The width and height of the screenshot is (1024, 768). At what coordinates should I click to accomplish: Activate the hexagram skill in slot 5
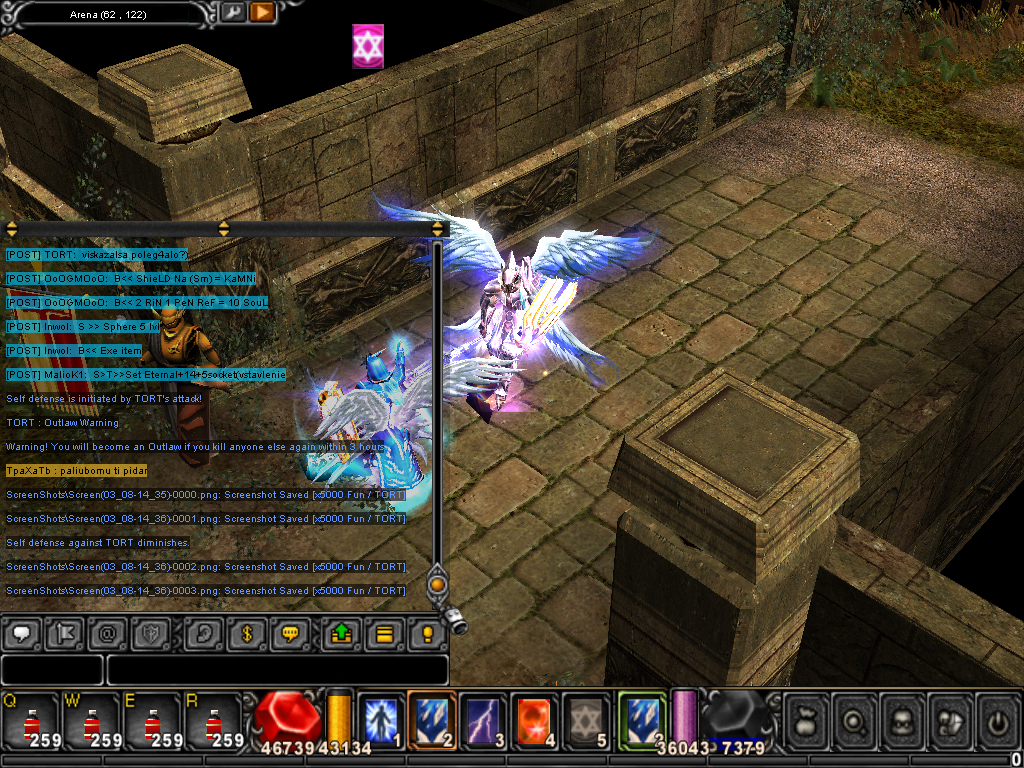(586, 719)
